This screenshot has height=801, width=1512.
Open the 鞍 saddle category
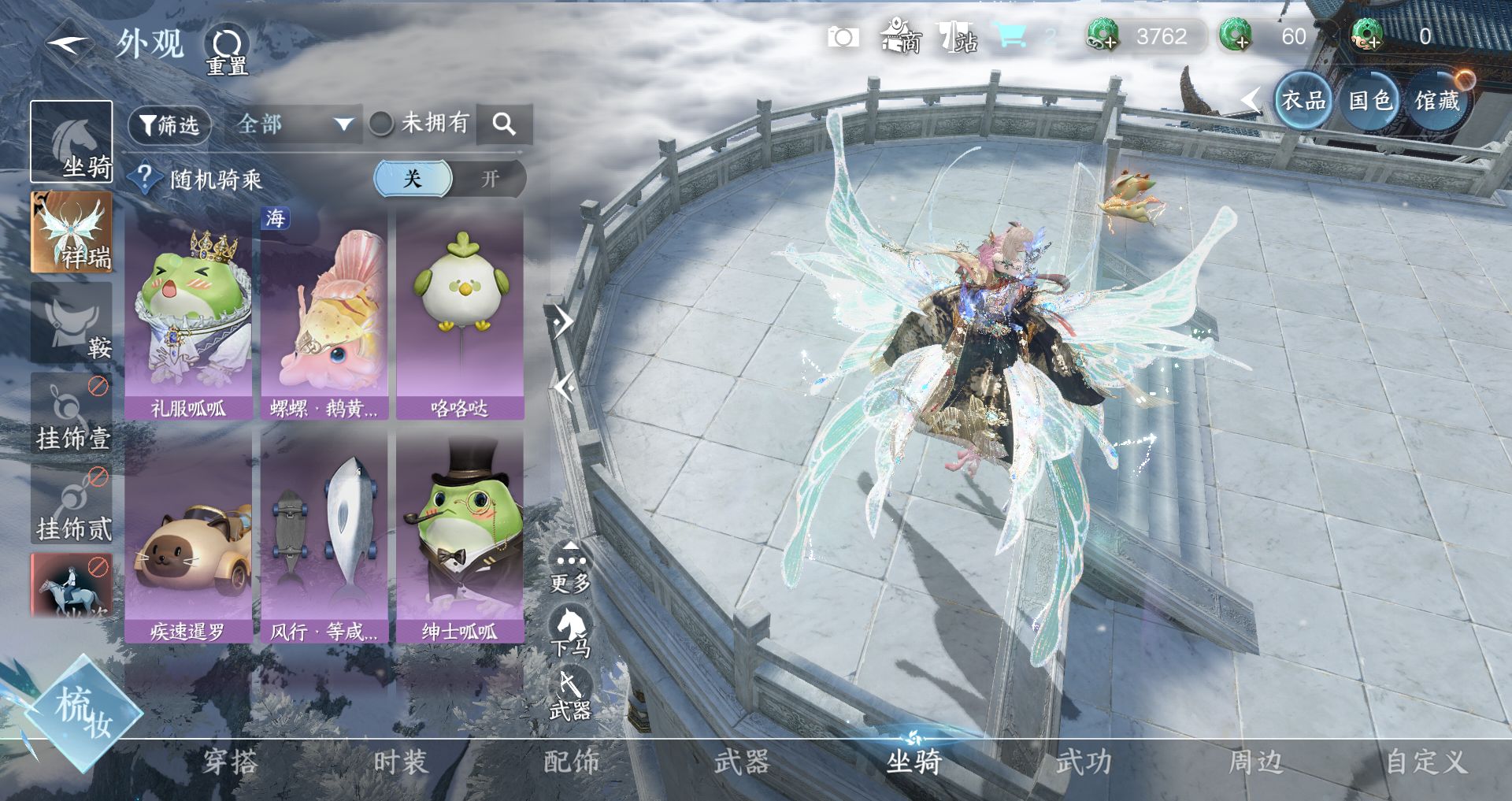click(x=72, y=324)
